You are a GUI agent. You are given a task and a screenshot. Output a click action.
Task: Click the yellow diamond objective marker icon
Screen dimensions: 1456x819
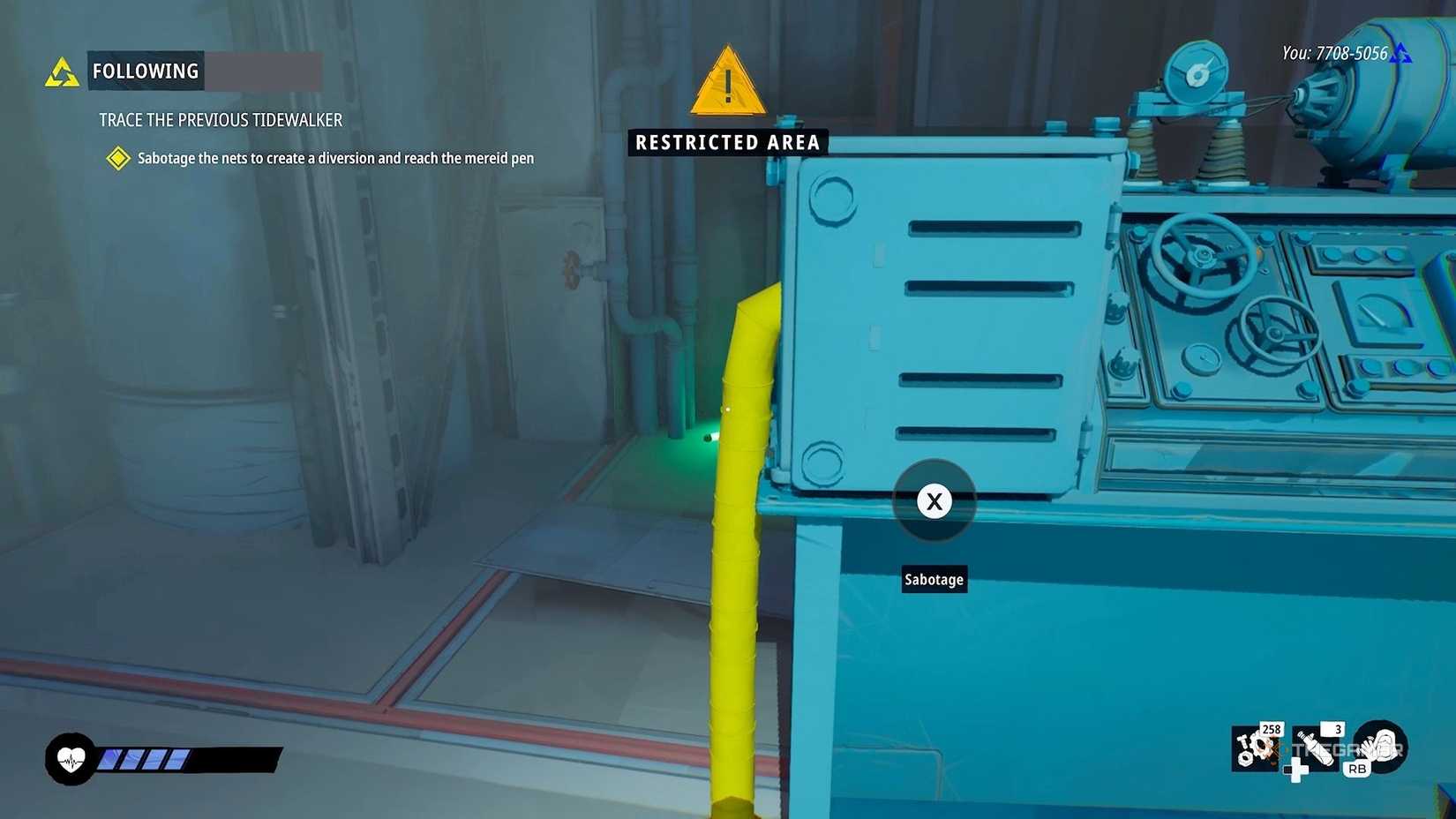[x=117, y=158]
